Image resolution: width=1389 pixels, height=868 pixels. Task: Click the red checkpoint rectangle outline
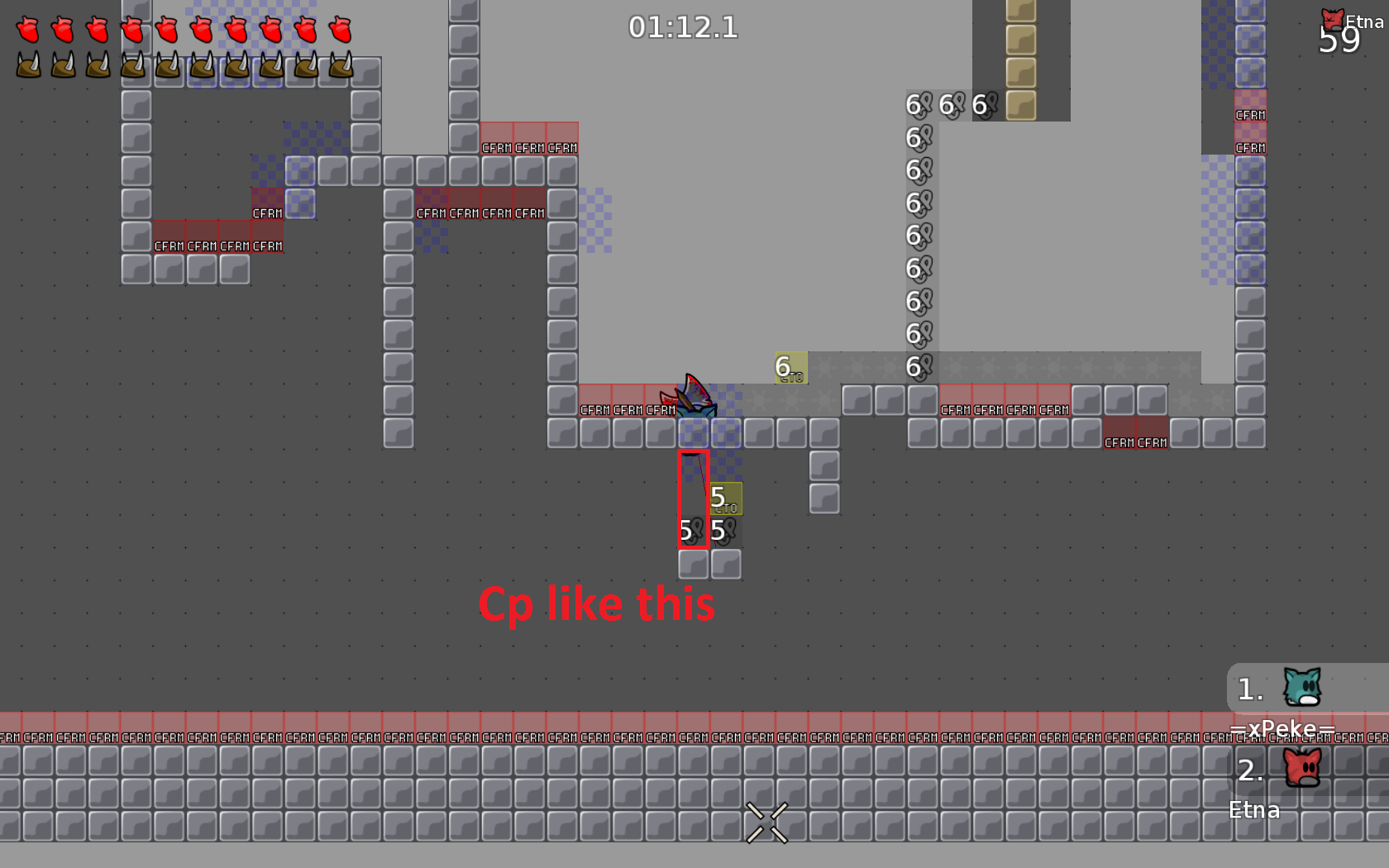(694, 498)
